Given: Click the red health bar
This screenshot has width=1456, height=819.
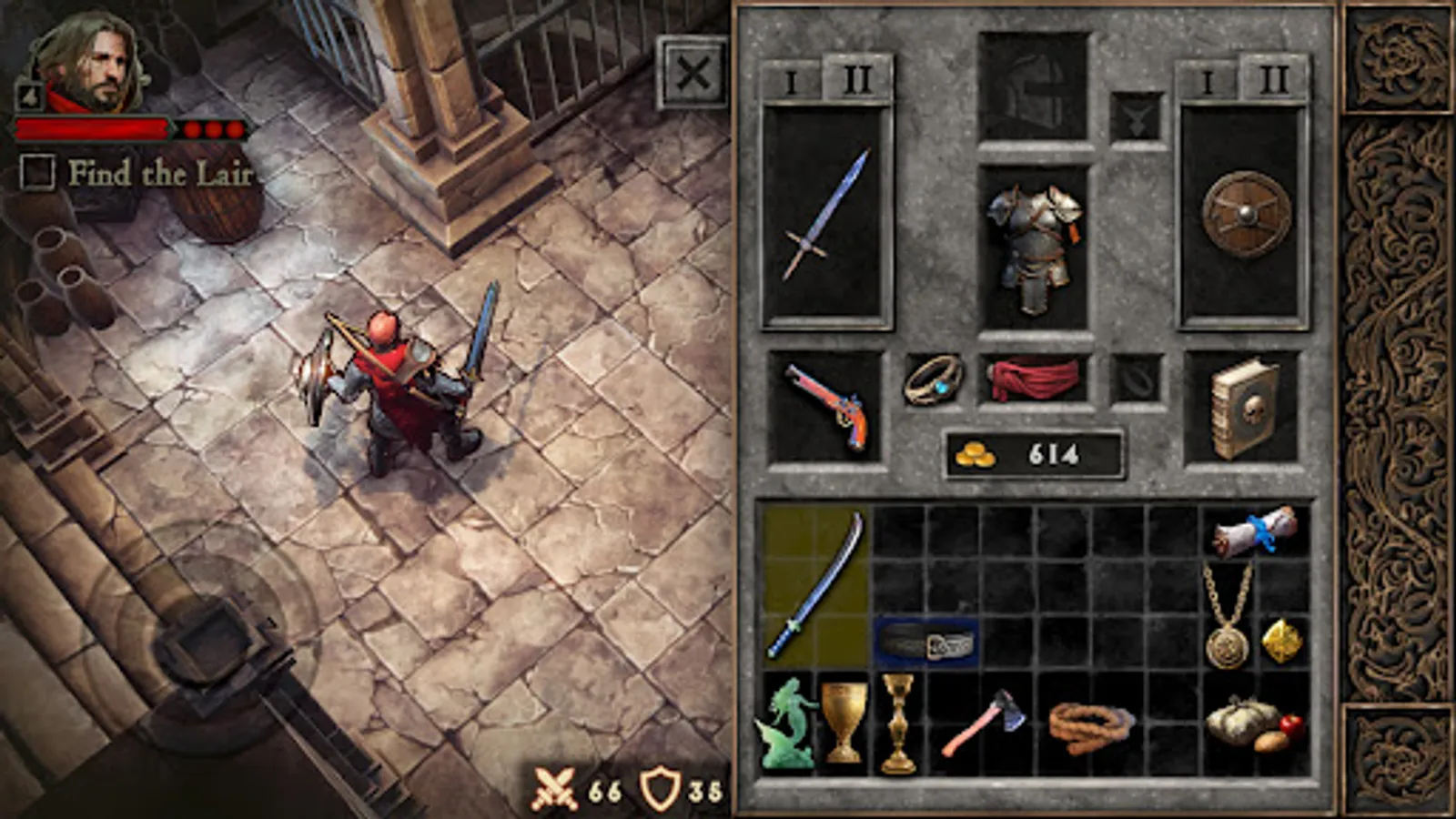Looking at the screenshot, I should [x=96, y=127].
